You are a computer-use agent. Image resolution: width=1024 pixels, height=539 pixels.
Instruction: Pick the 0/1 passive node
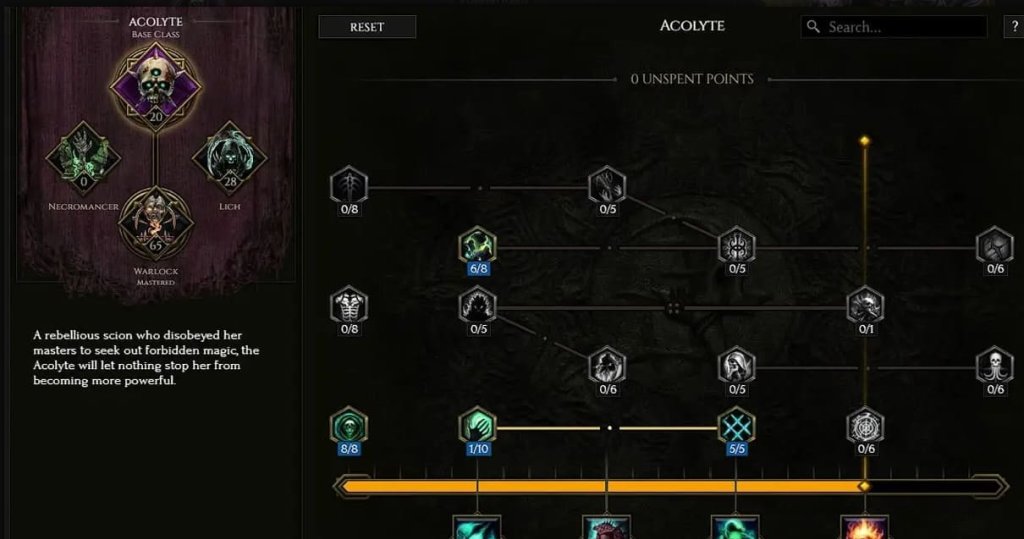click(865, 305)
